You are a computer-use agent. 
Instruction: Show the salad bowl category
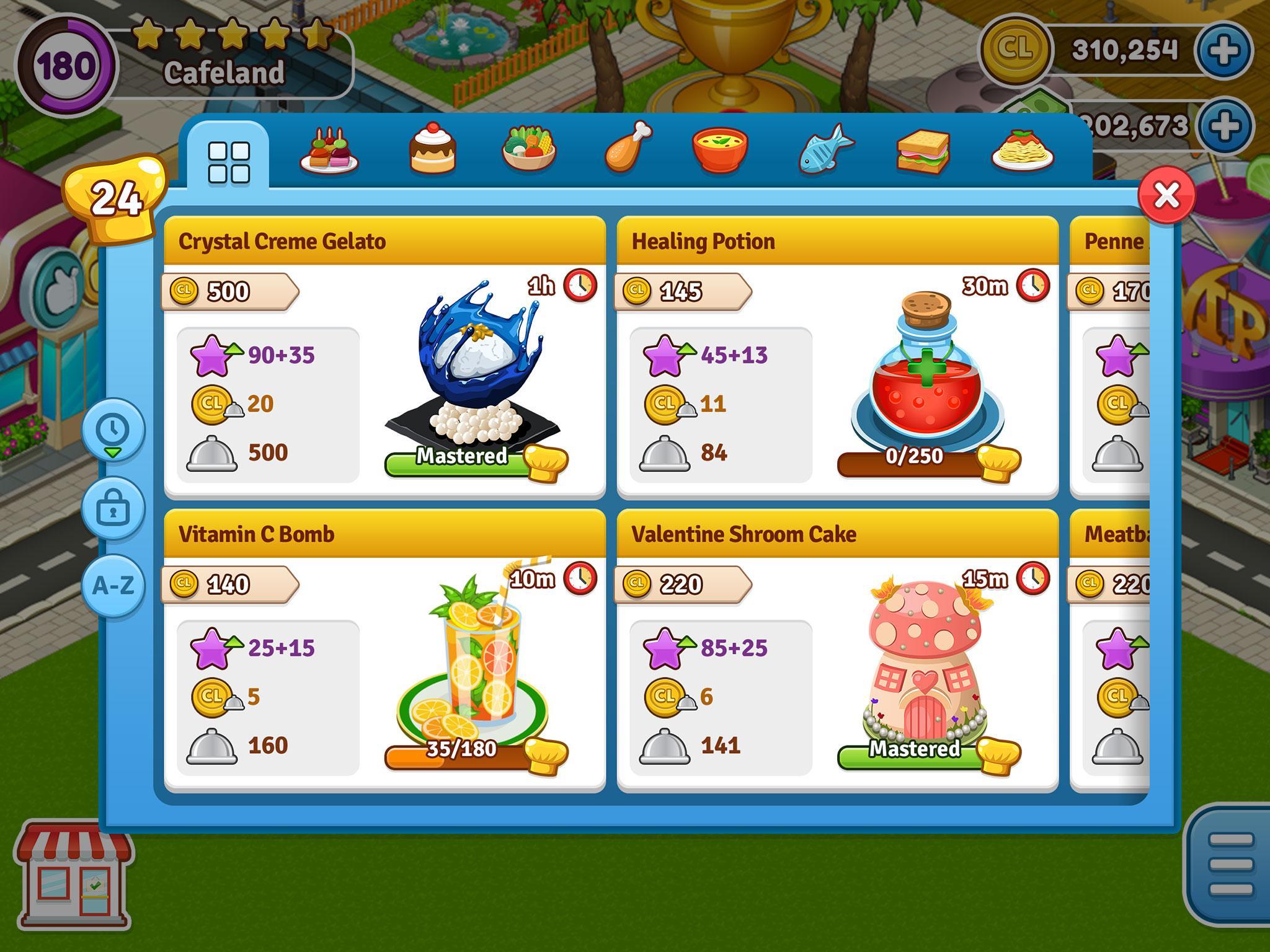[529, 150]
